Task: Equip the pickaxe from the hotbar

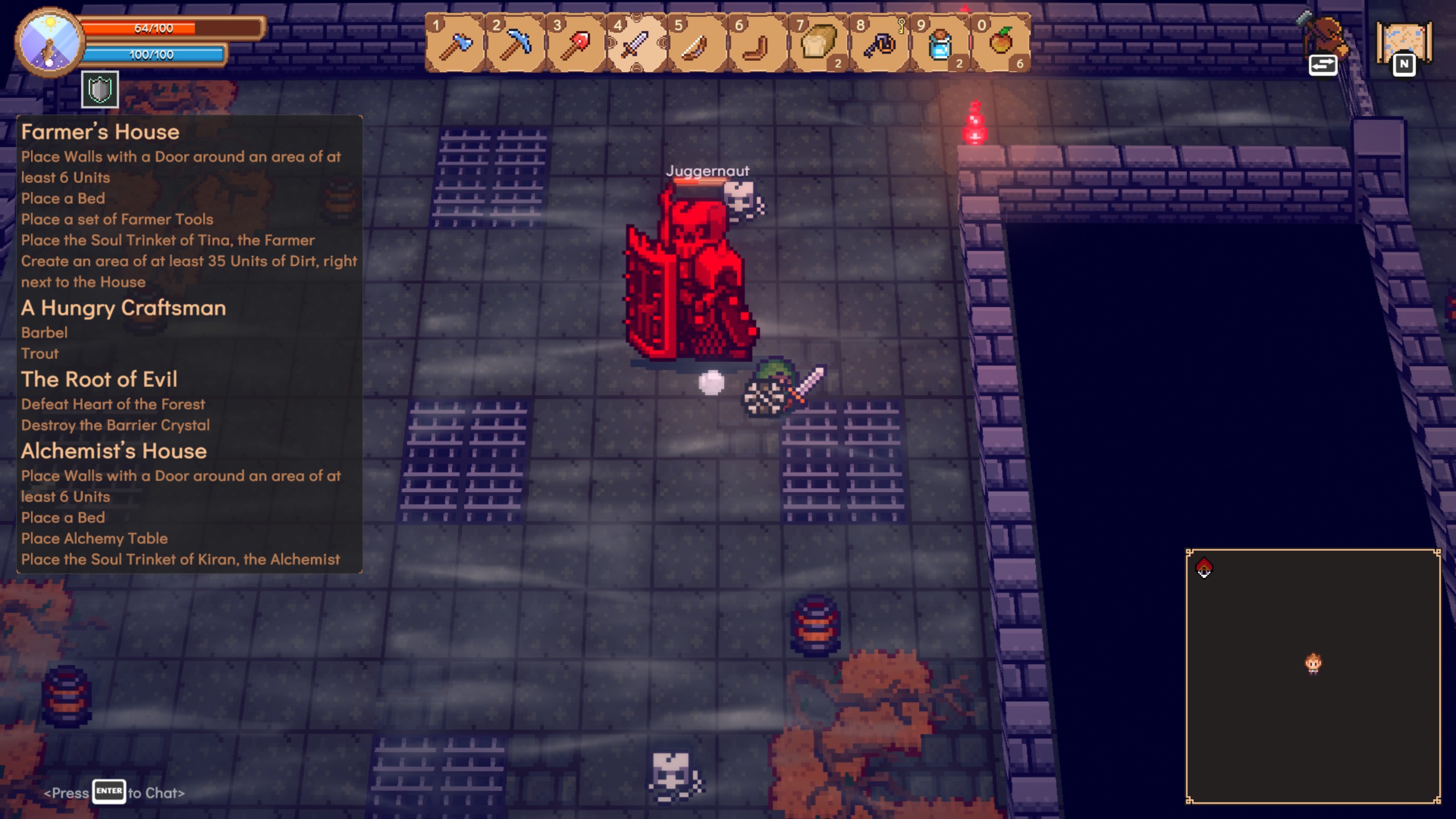Action: (x=516, y=44)
